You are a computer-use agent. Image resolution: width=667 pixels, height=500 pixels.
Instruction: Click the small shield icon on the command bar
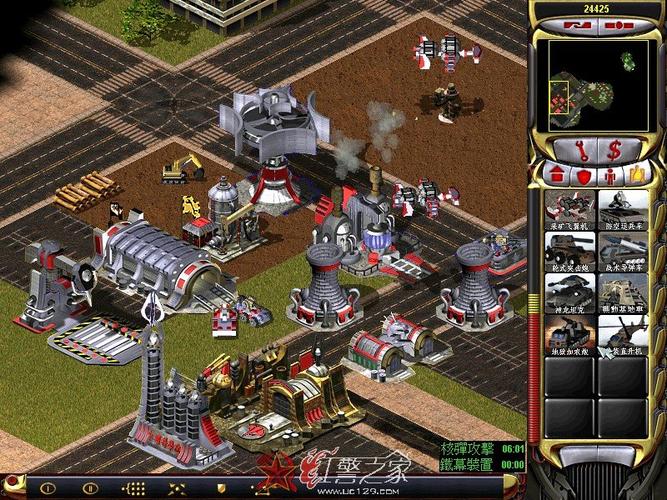click(221, 489)
